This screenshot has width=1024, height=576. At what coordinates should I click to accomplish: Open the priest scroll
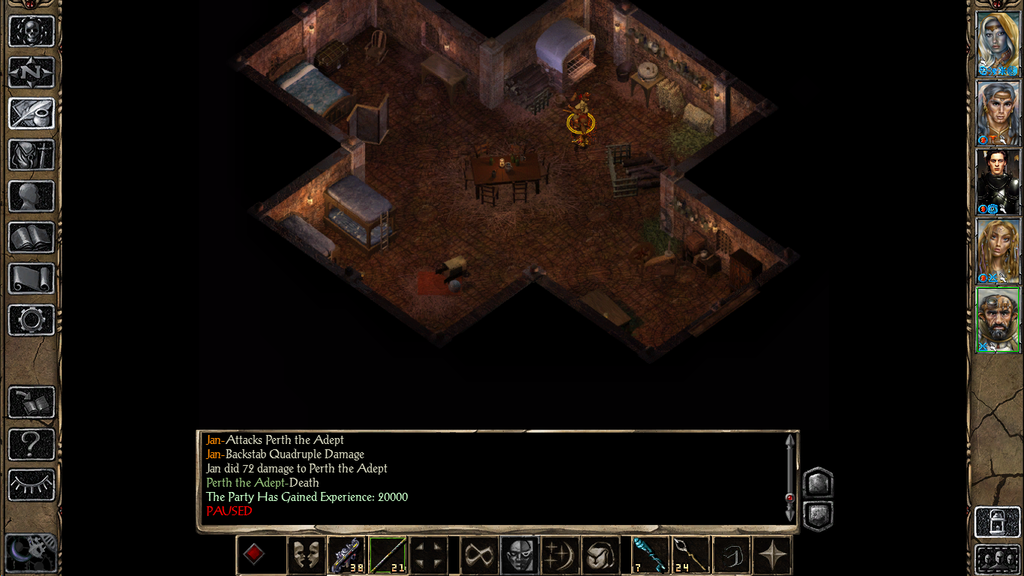click(31, 278)
